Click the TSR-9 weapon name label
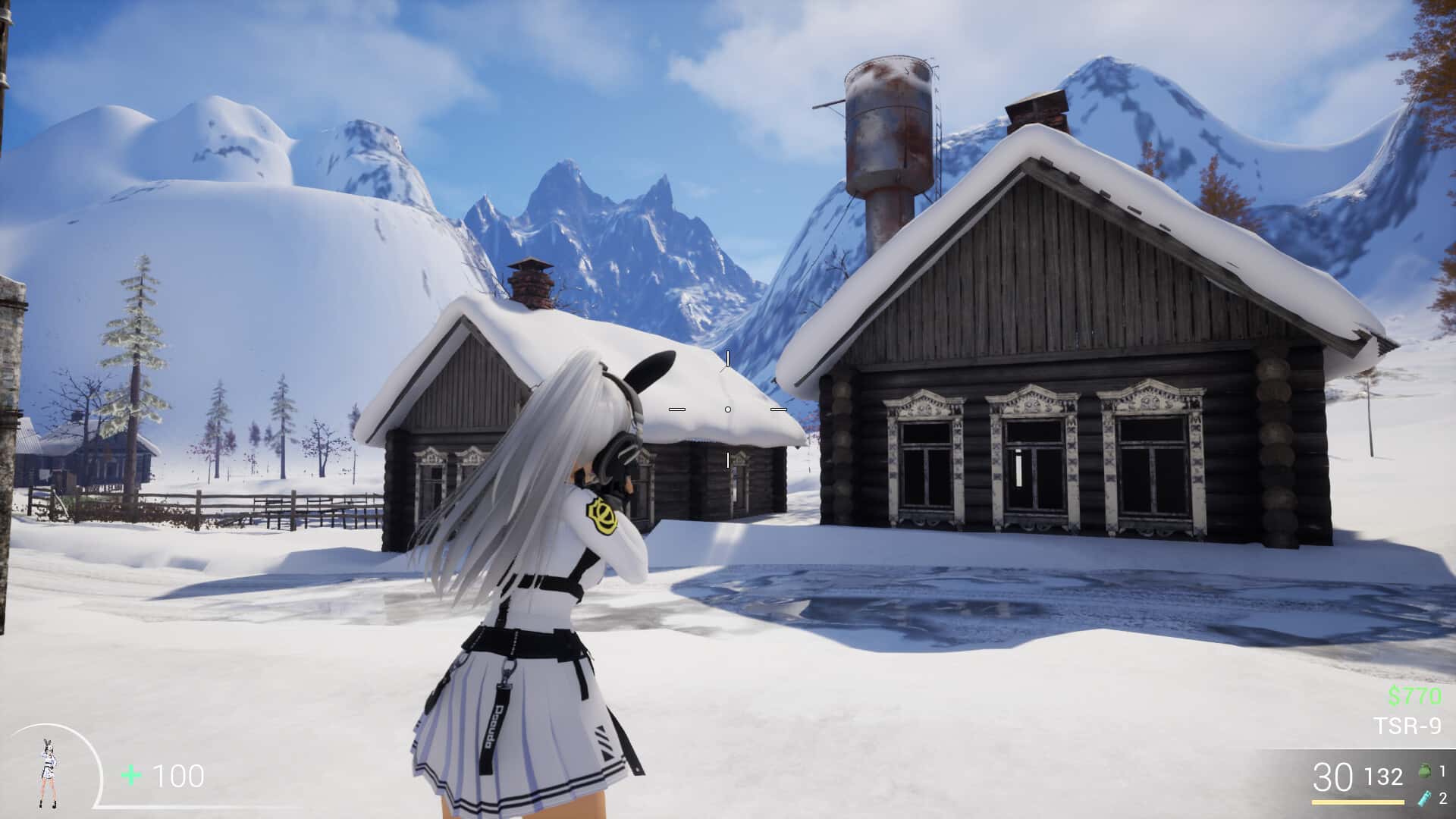The image size is (1456, 819). (x=1407, y=726)
